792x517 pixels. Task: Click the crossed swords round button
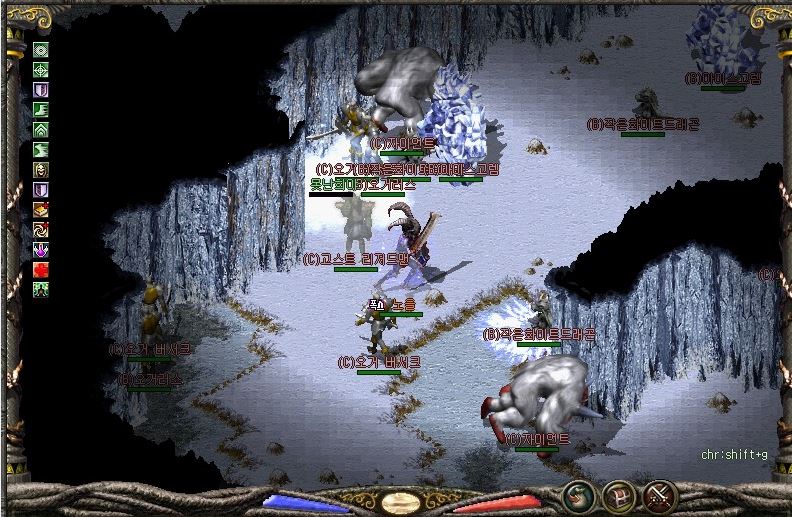[660, 495]
